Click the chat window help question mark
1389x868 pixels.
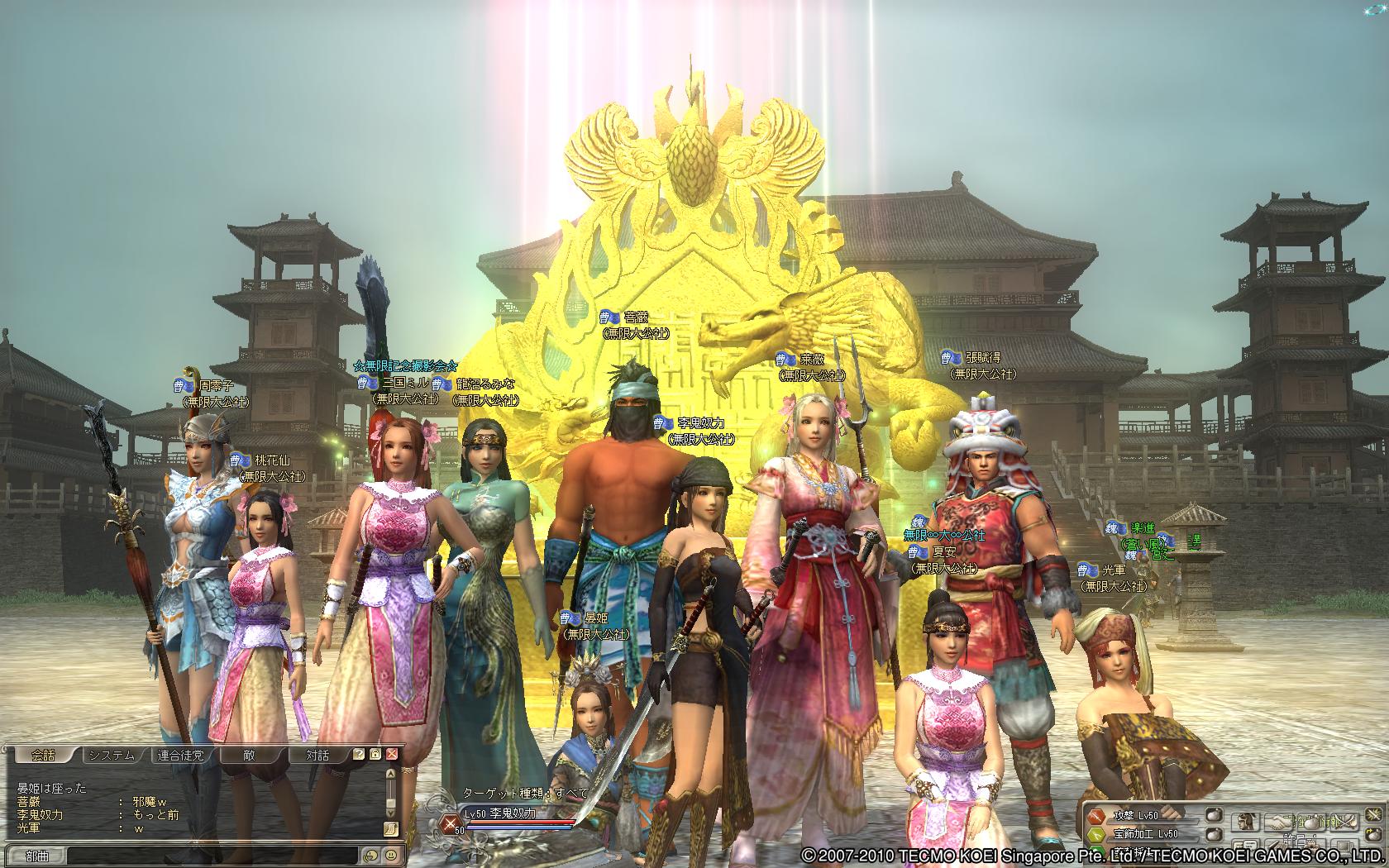tap(359, 755)
